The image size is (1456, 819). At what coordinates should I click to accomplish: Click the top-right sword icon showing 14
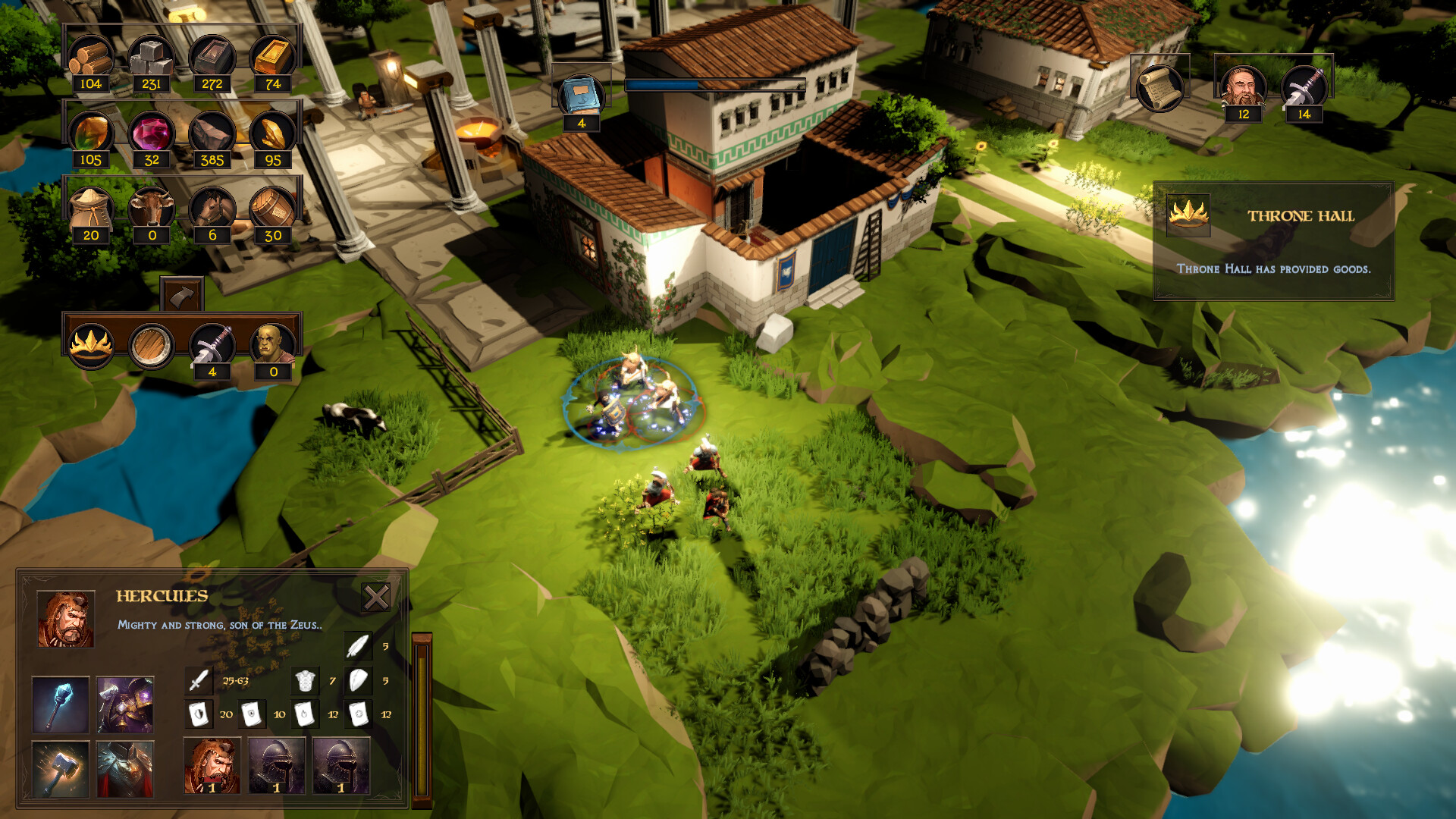[1304, 87]
